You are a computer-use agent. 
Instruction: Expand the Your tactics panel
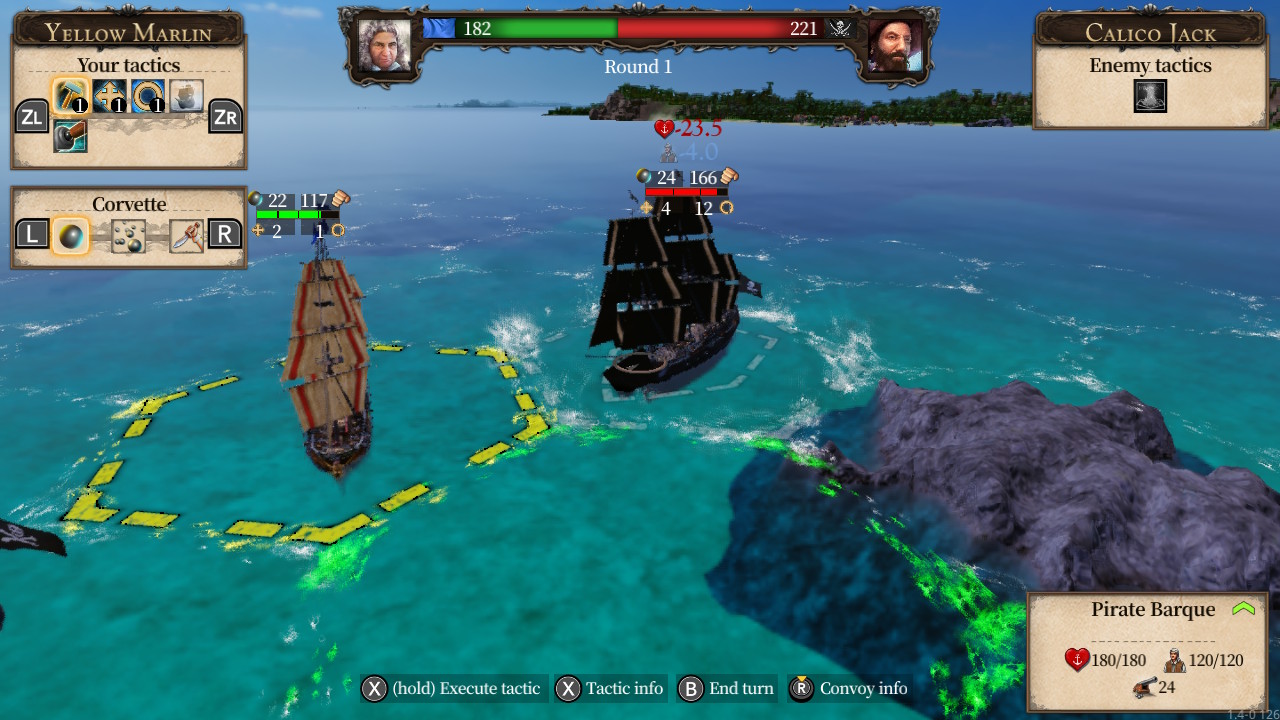coord(128,64)
